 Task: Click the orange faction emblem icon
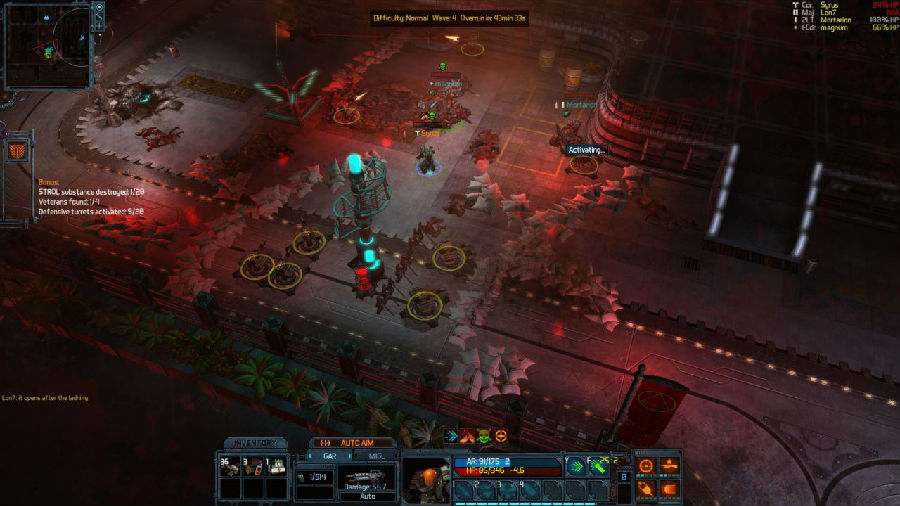coord(17,151)
